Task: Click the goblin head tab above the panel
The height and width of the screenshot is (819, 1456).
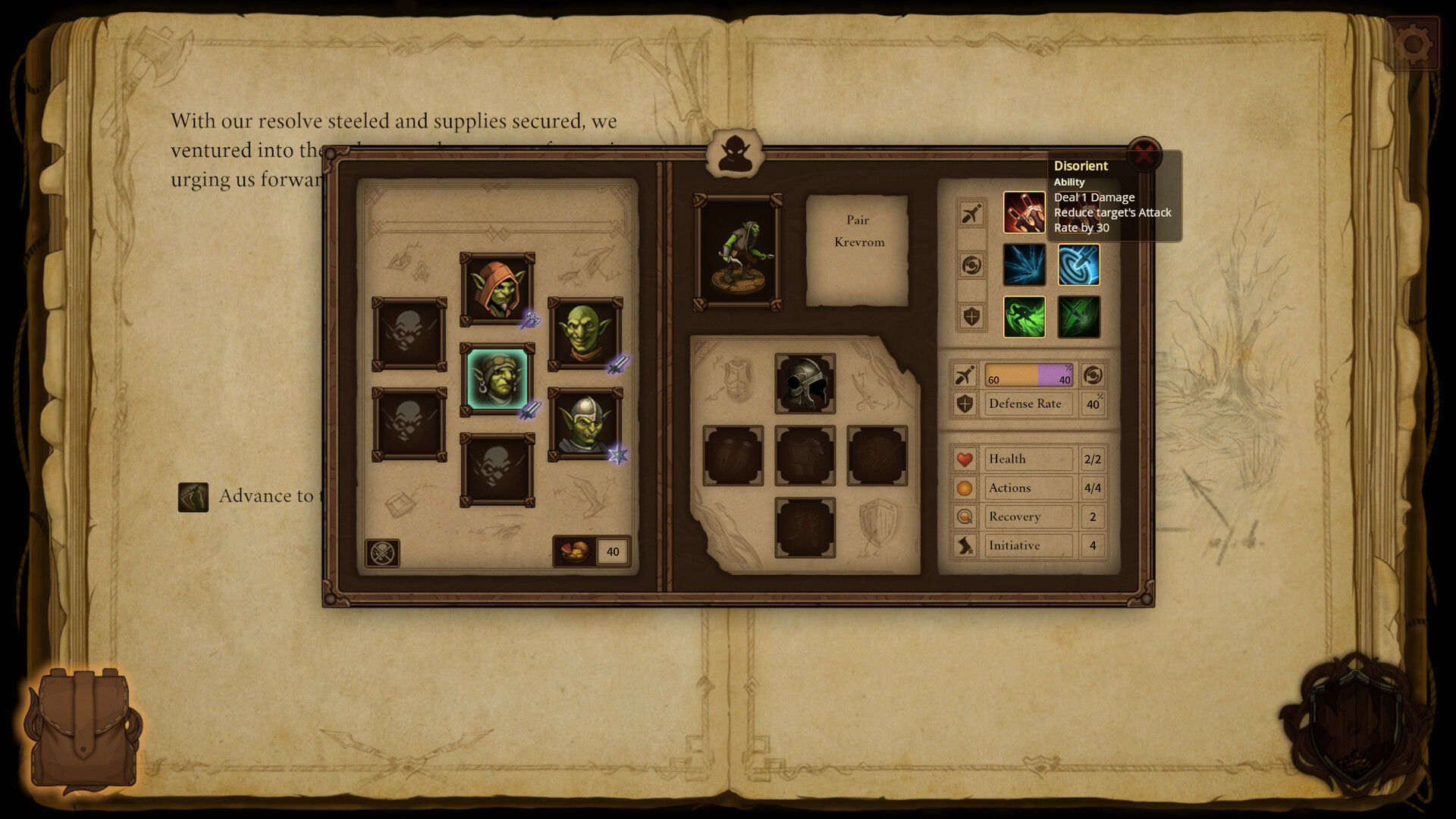Action: [734, 154]
